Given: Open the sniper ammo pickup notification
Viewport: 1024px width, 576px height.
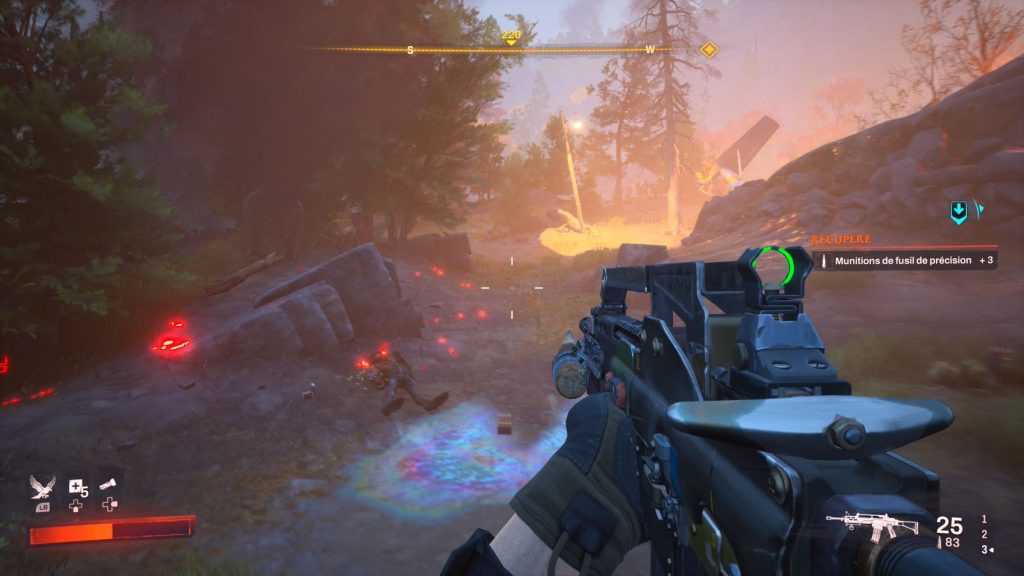Looking at the screenshot, I should 905,260.
